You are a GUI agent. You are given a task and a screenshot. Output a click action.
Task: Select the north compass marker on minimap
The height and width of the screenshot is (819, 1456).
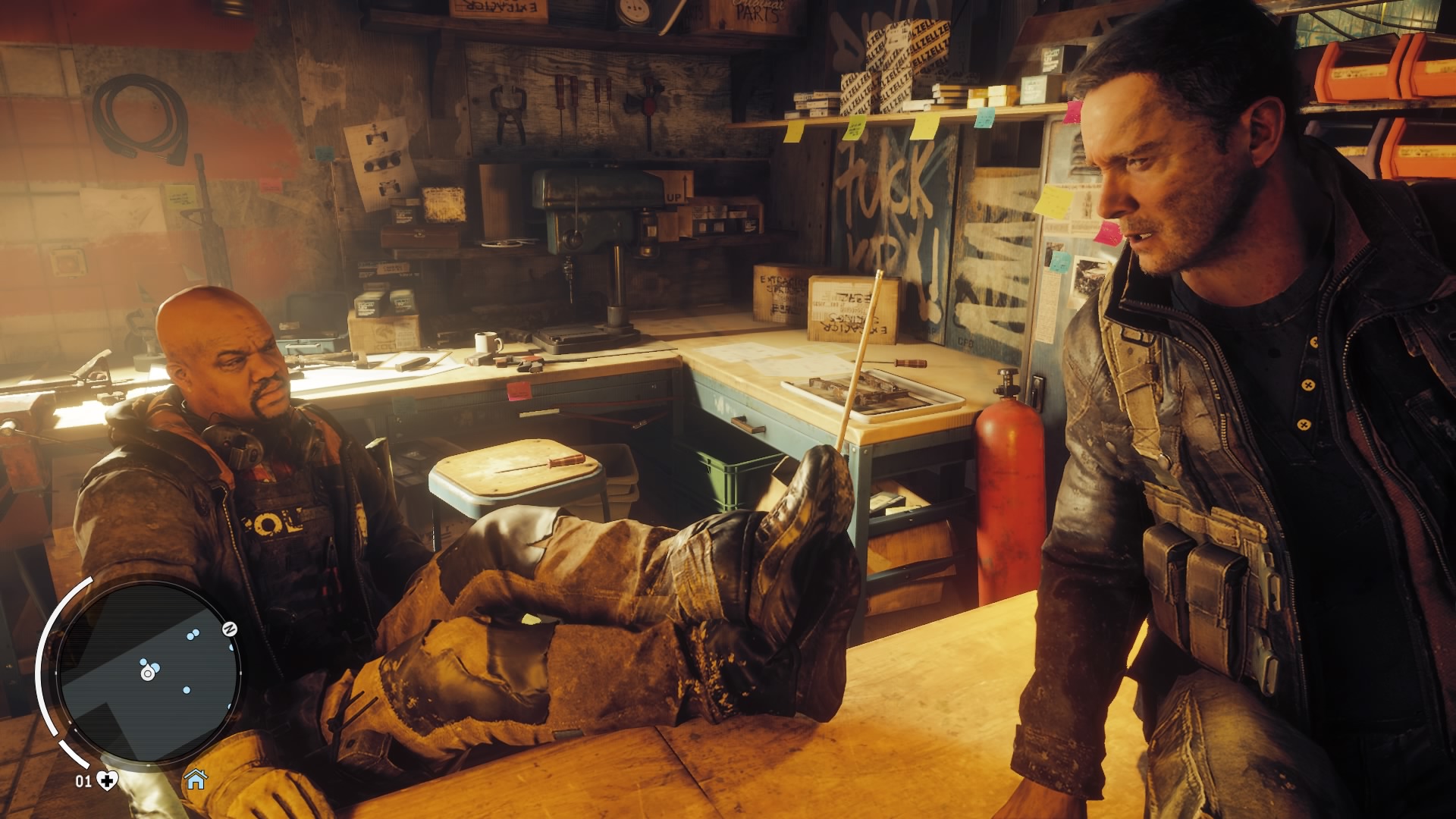click(230, 629)
